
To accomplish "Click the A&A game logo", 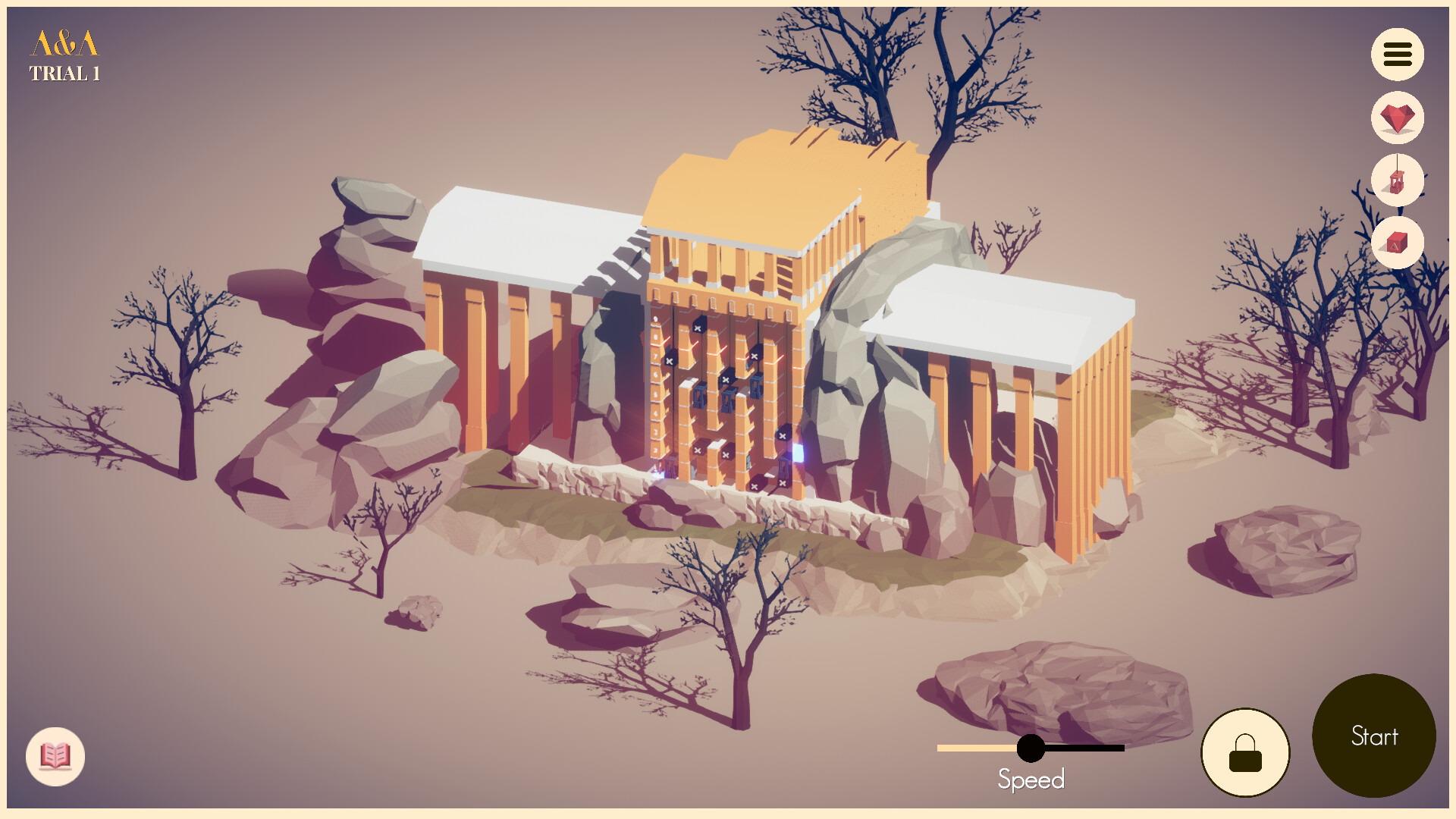I will coord(64,43).
